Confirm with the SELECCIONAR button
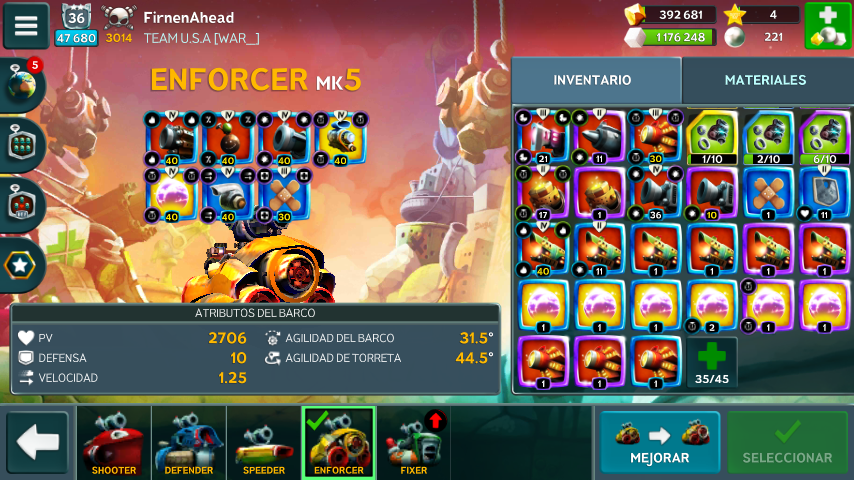 pyautogui.click(x=787, y=442)
